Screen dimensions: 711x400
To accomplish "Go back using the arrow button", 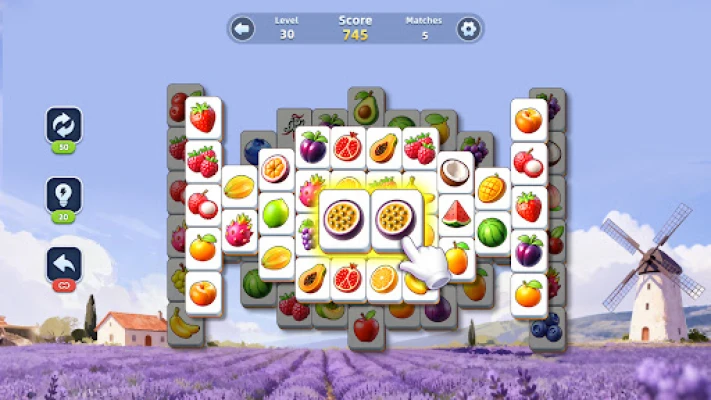I will click(242, 29).
